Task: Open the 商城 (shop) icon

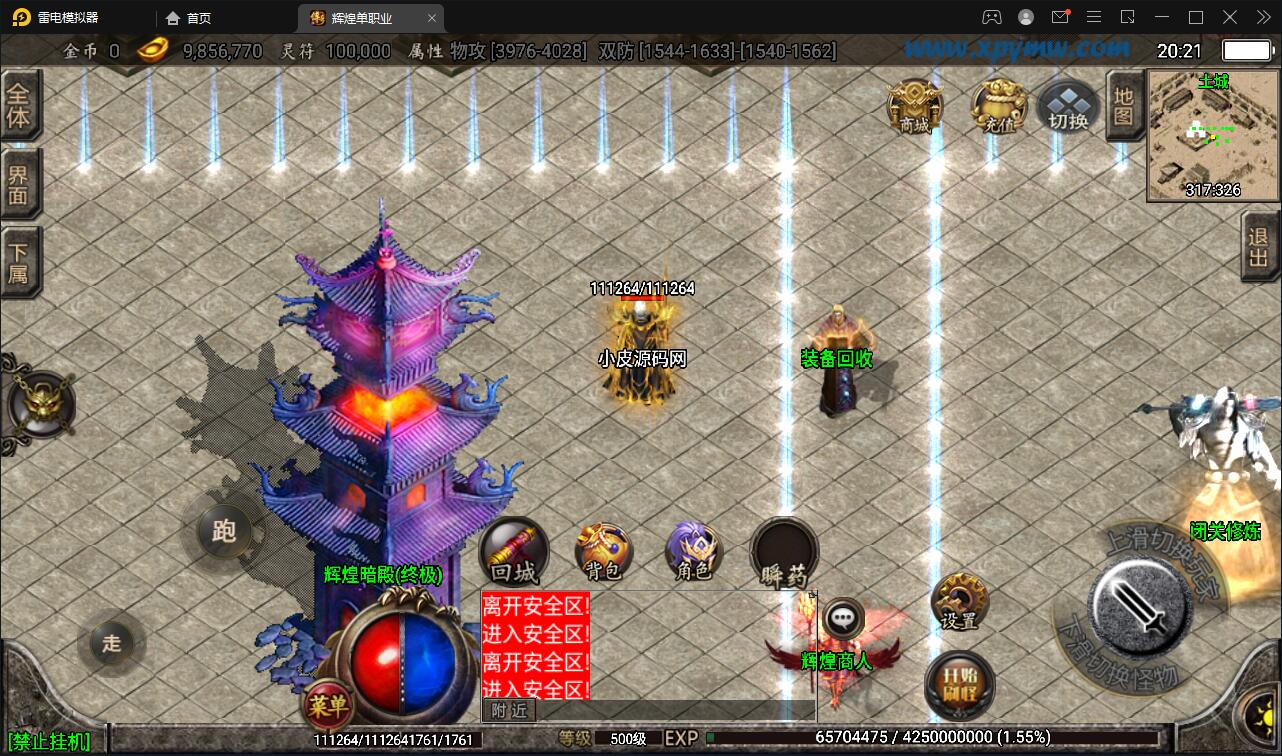Action: tap(912, 103)
